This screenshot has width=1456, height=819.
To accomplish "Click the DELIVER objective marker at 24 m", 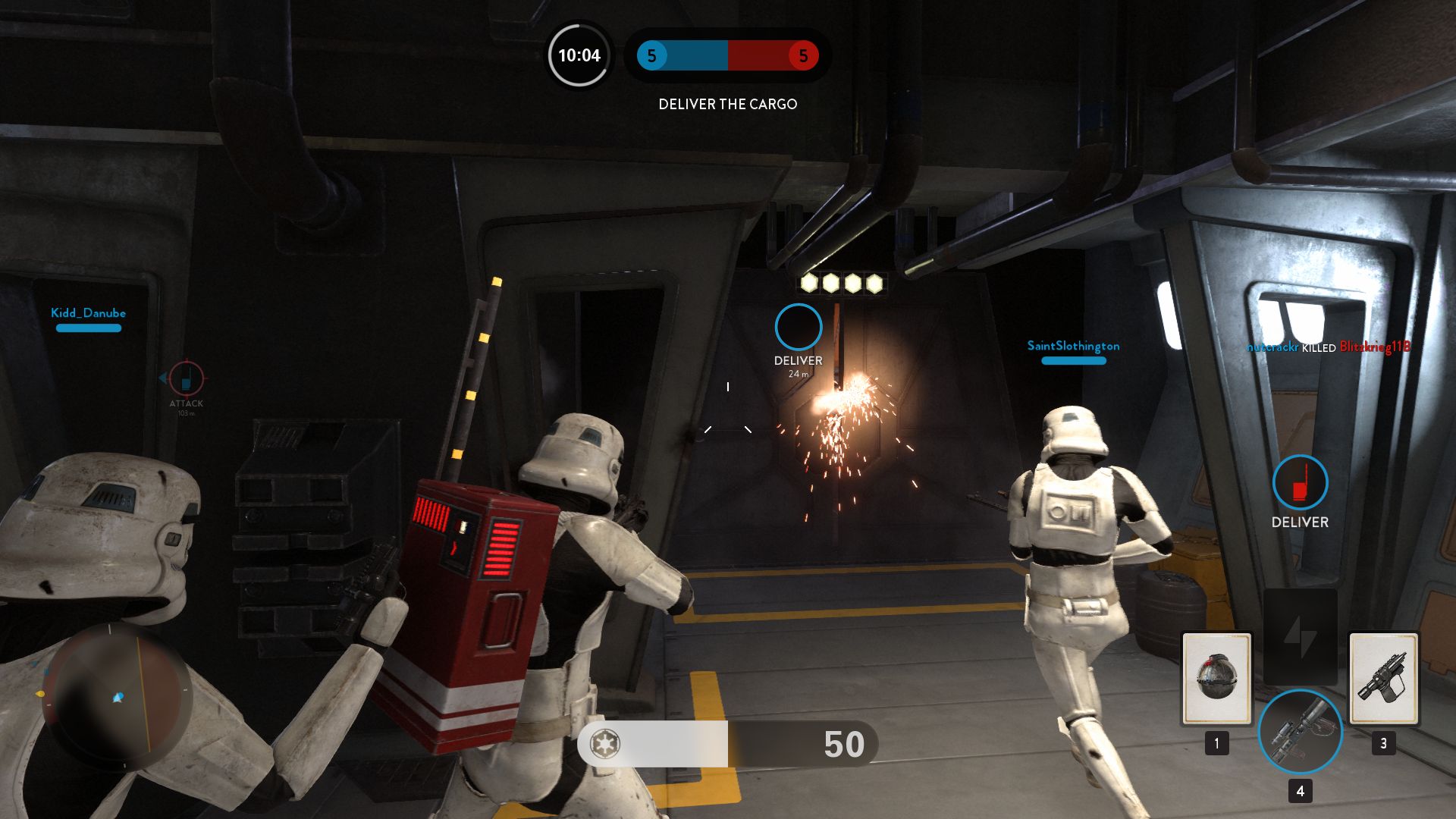I will [798, 328].
